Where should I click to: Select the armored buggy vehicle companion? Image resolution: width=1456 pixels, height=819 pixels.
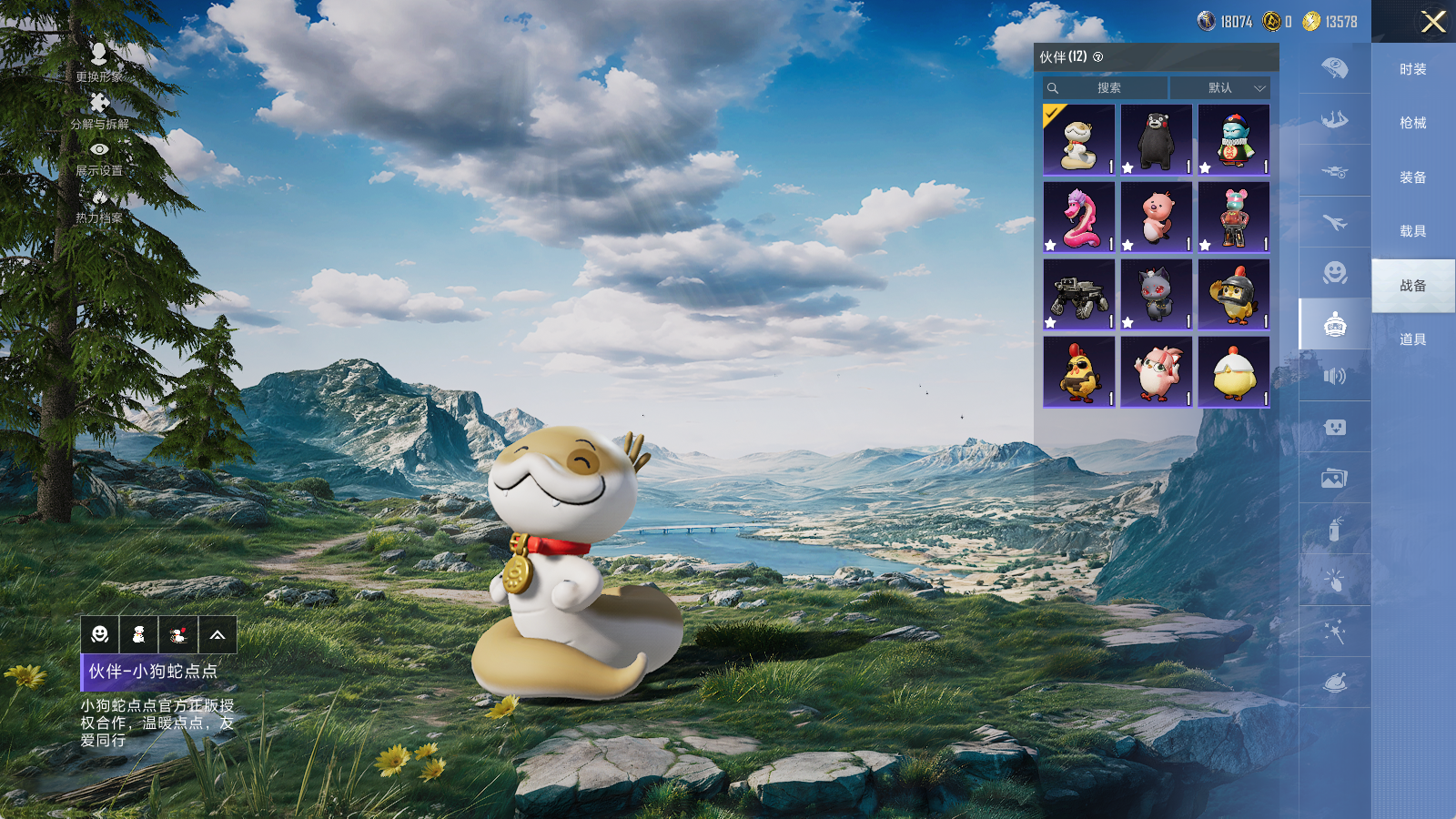click(x=1078, y=295)
